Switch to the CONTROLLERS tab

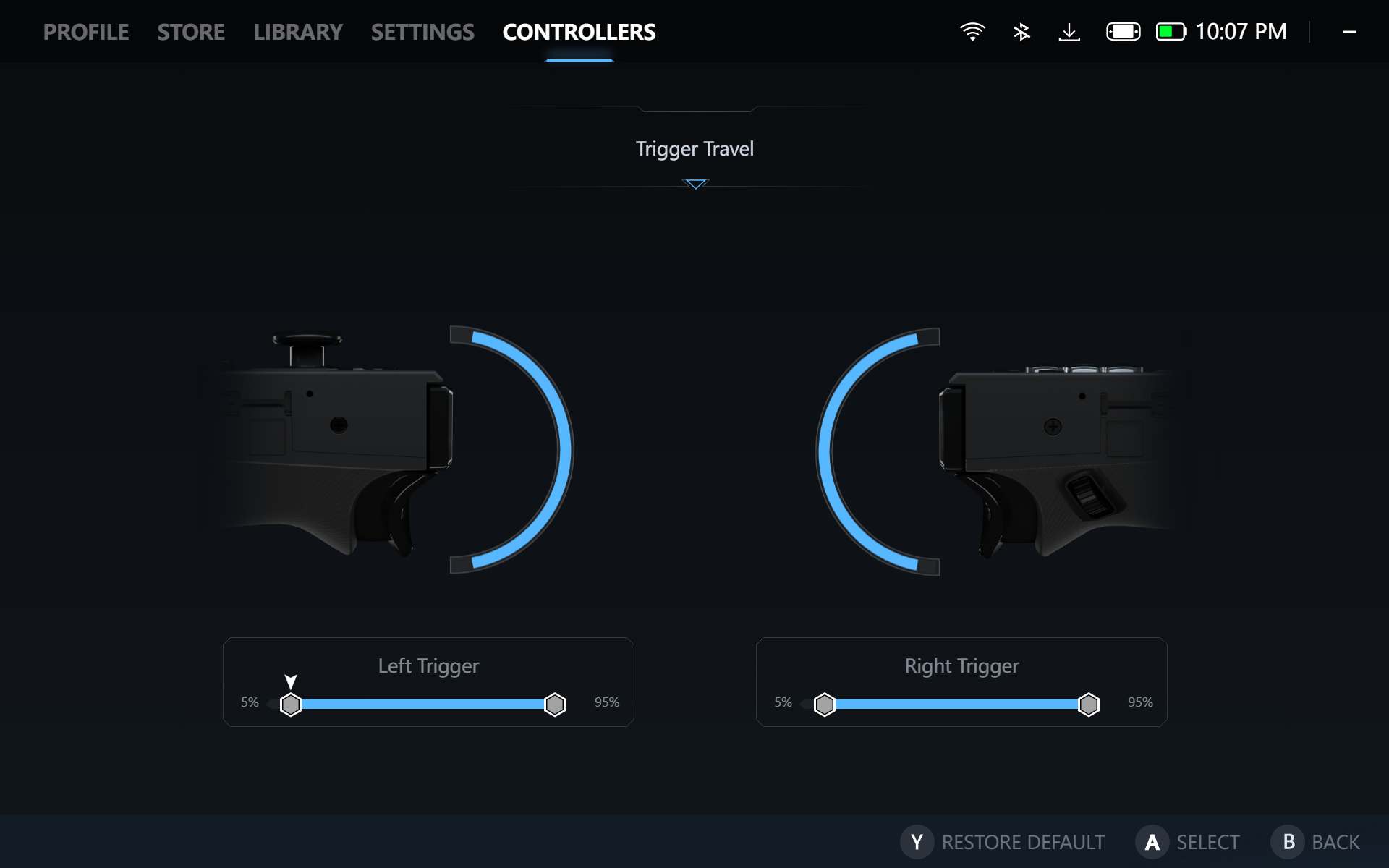tap(578, 32)
